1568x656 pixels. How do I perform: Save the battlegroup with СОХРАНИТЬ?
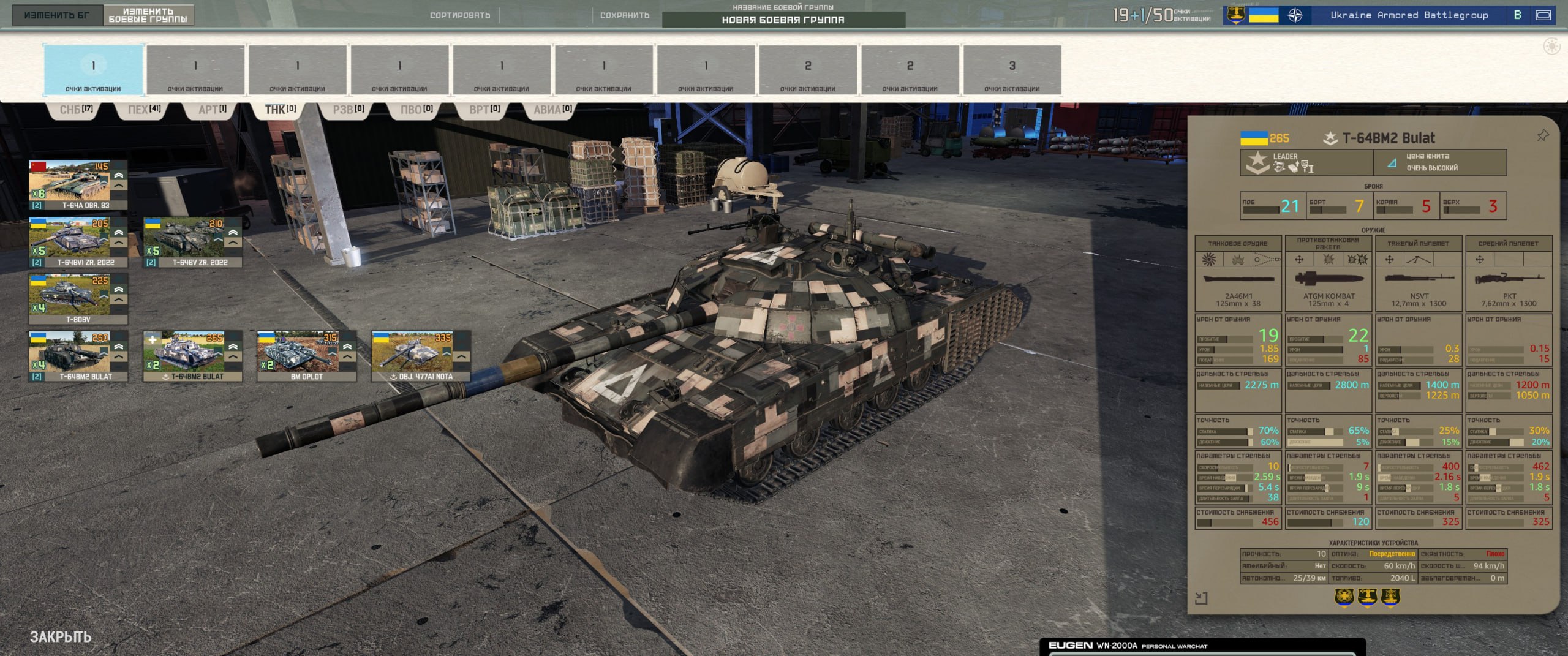[x=624, y=15]
